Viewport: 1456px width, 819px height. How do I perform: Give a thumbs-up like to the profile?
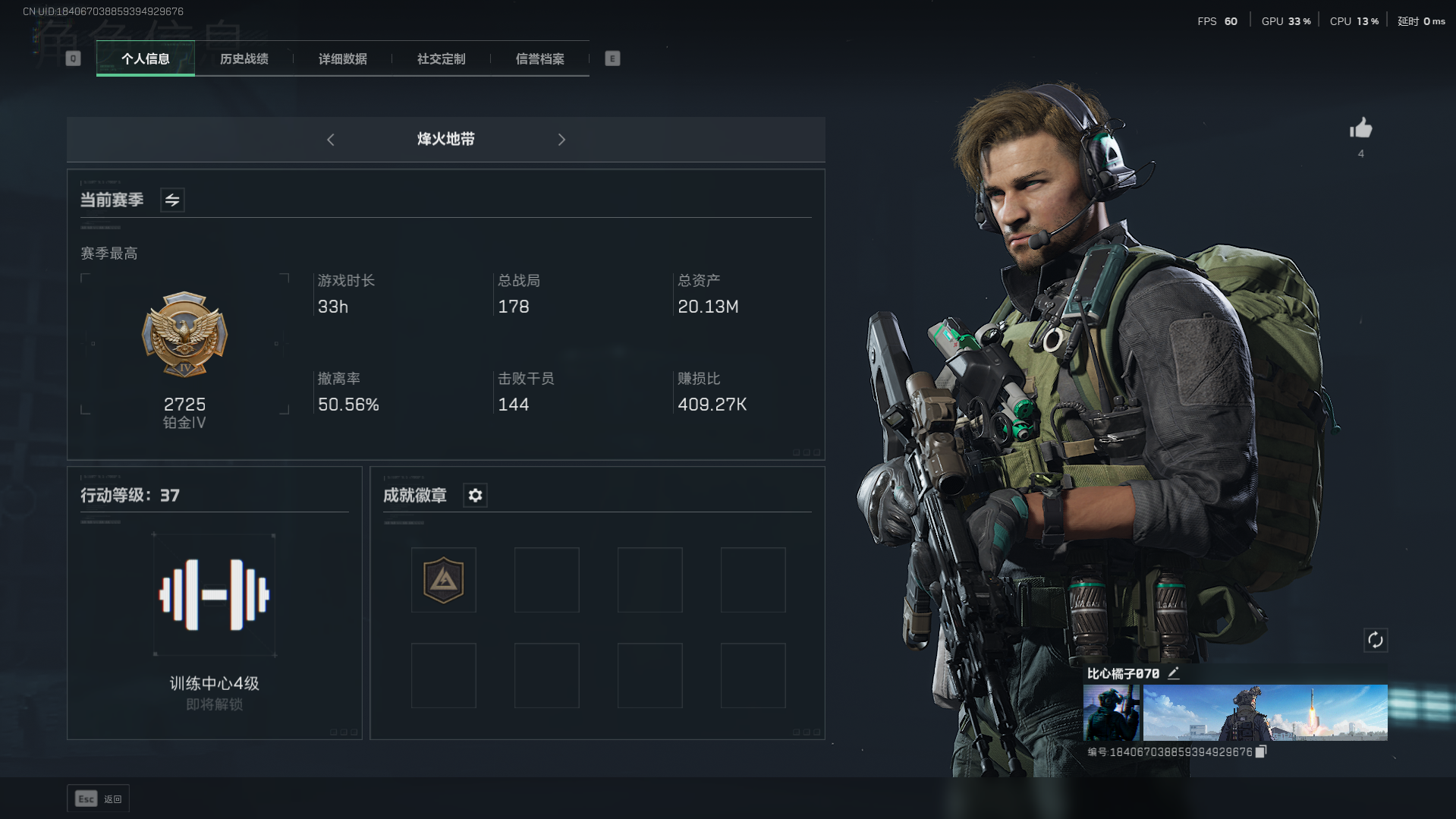pyautogui.click(x=1360, y=129)
